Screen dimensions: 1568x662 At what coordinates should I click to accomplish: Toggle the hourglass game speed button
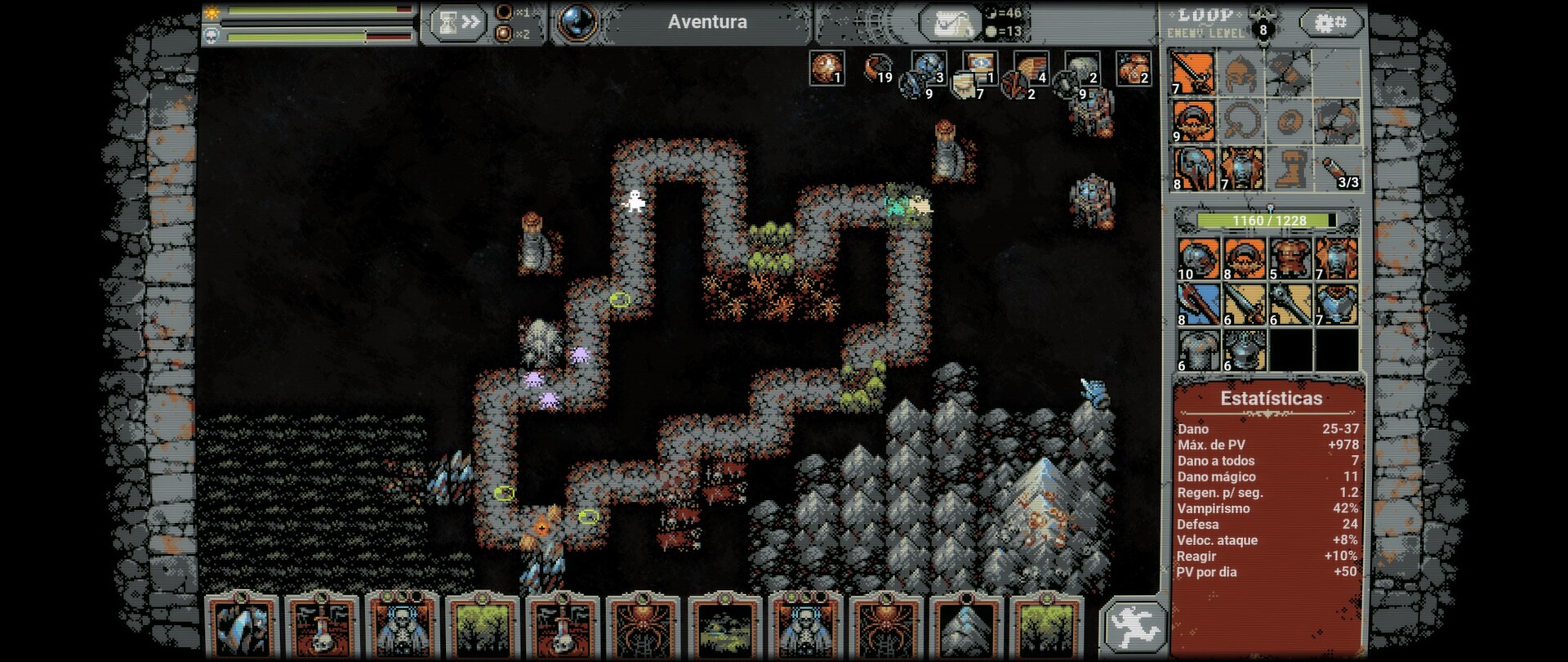[457, 23]
